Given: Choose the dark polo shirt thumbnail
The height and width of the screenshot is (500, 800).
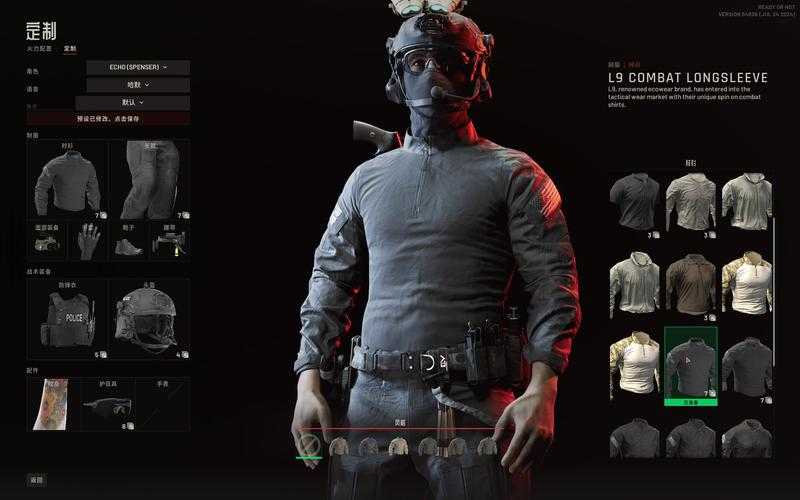Looking at the screenshot, I should click(635, 201).
